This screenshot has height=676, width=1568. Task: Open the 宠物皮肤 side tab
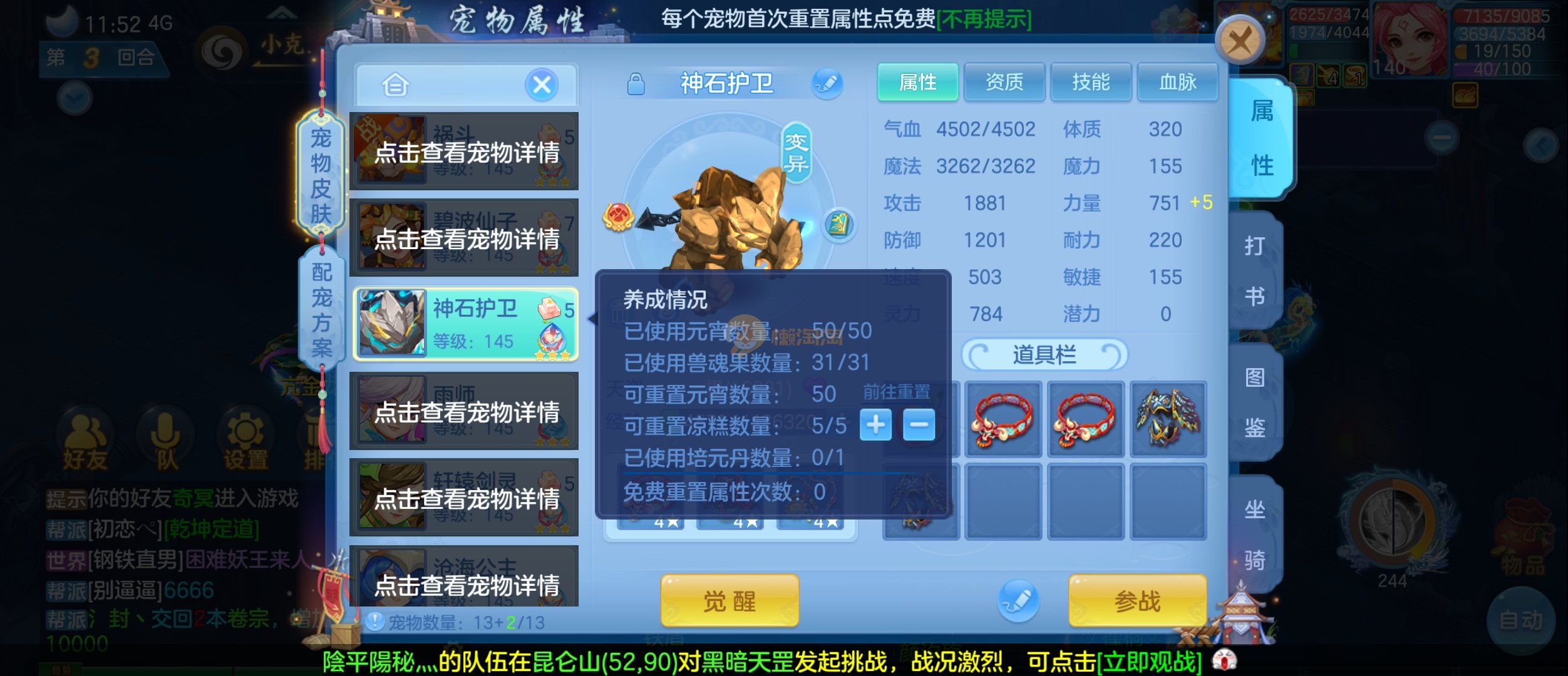pyautogui.click(x=321, y=175)
